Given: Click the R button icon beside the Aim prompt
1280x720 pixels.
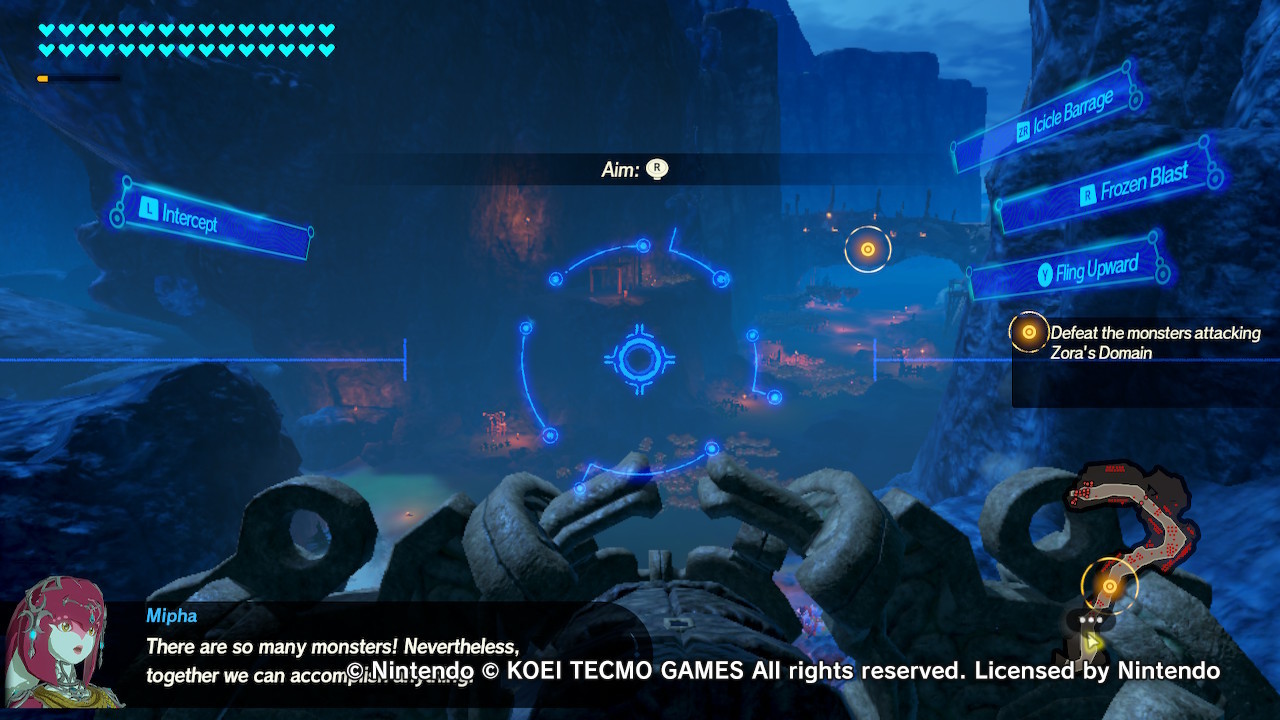Looking at the screenshot, I should point(656,170).
